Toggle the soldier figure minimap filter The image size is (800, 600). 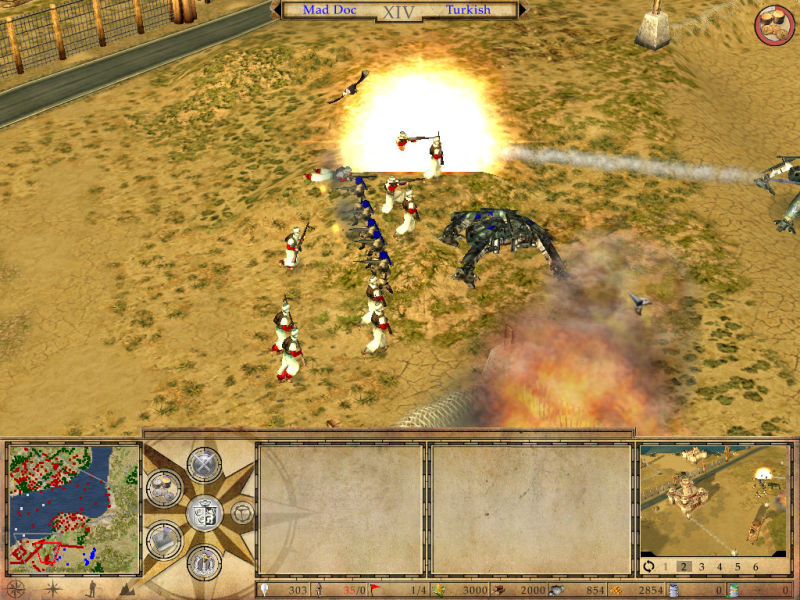pyautogui.click(x=92, y=589)
